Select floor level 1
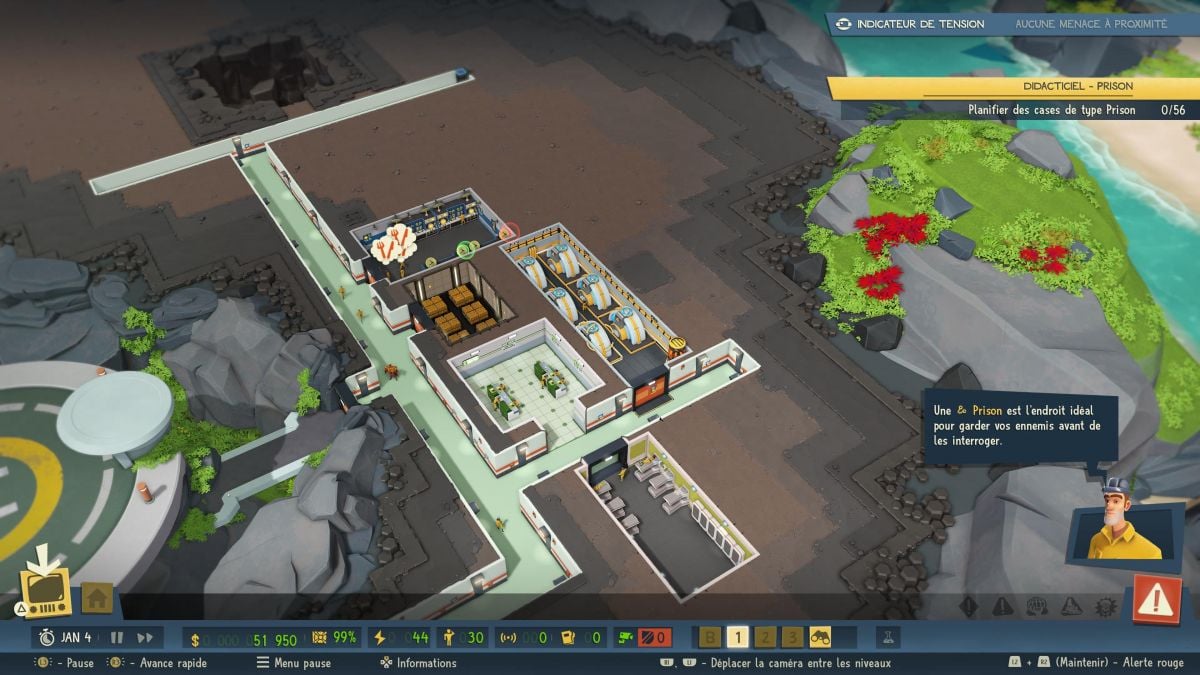This screenshot has height=675, width=1200. click(x=737, y=637)
